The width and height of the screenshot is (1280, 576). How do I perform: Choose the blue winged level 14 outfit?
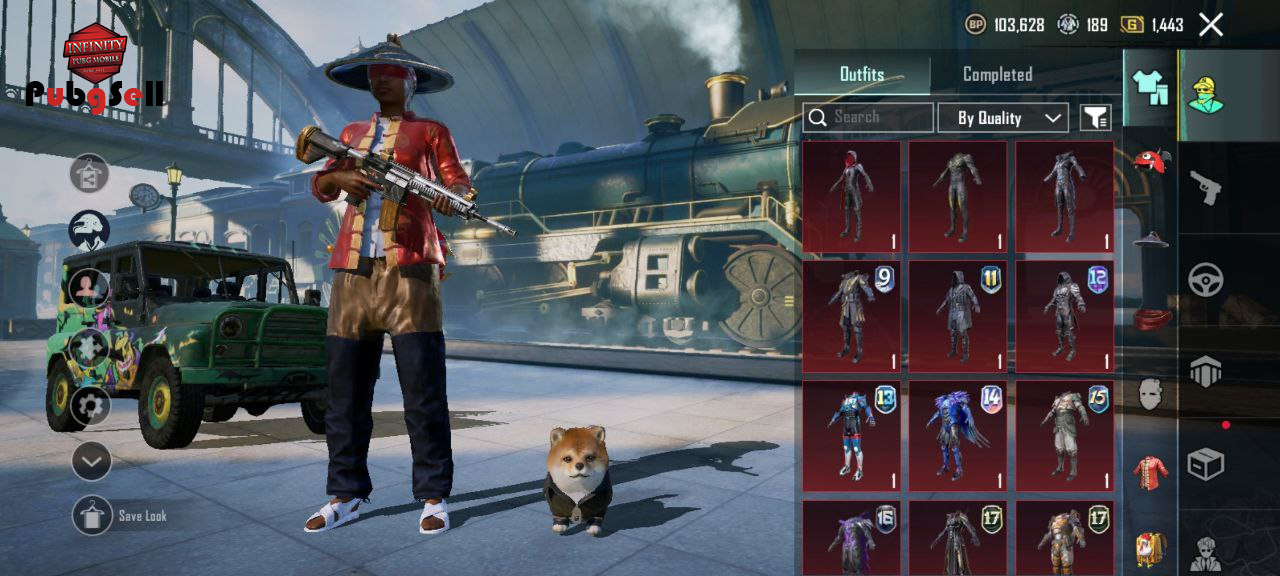[x=957, y=435]
